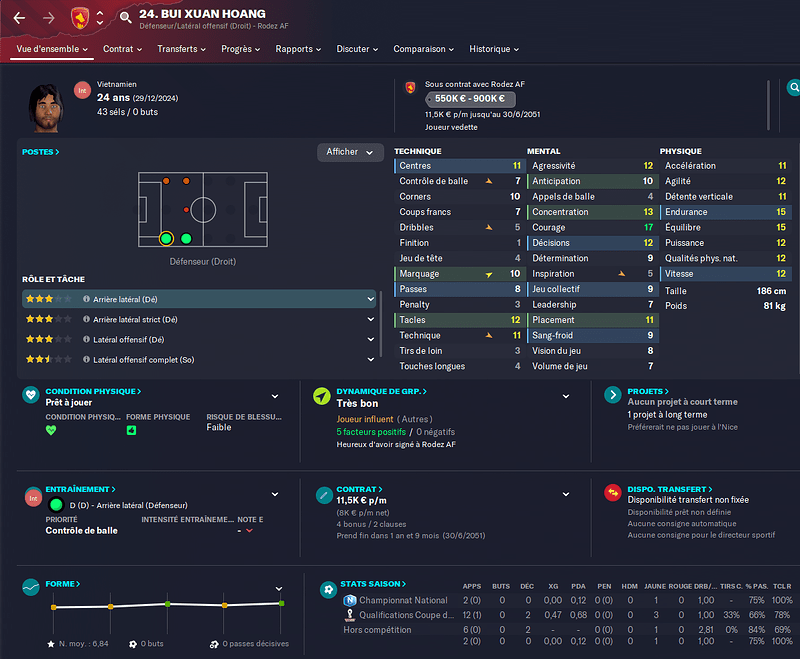Open the Transferts menu
800x659 pixels.
click(x=181, y=49)
